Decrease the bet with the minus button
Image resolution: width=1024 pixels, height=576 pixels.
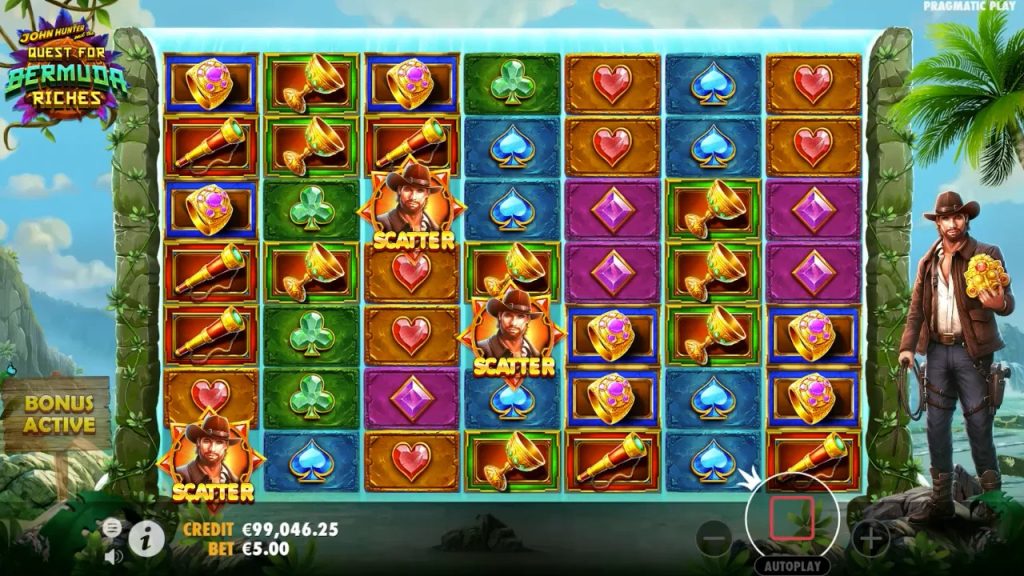tap(714, 540)
